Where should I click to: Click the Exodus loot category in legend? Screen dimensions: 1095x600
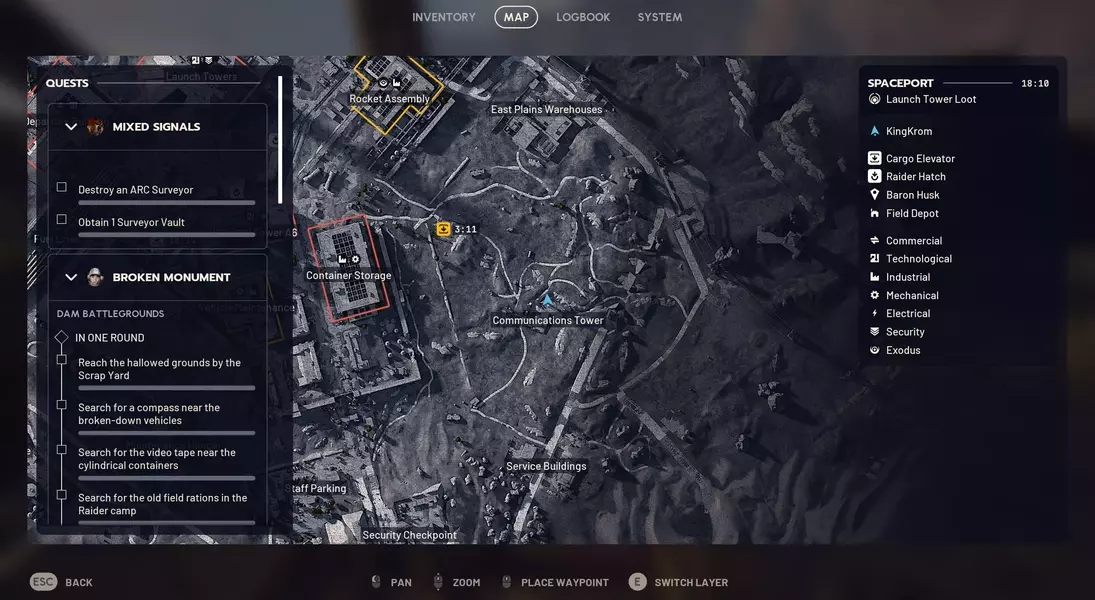click(903, 350)
